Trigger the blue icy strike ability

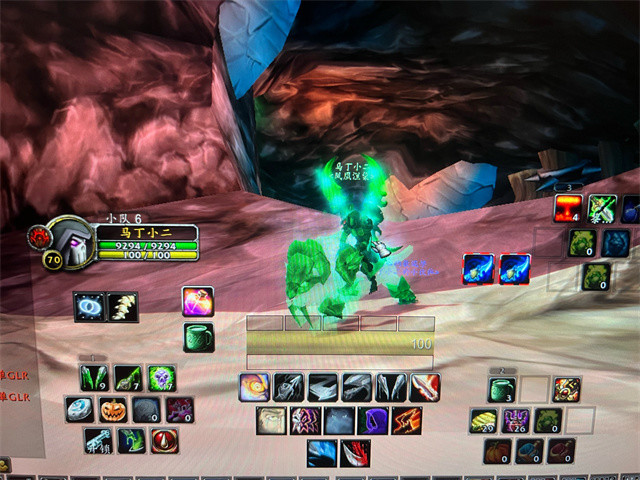tap(321, 453)
